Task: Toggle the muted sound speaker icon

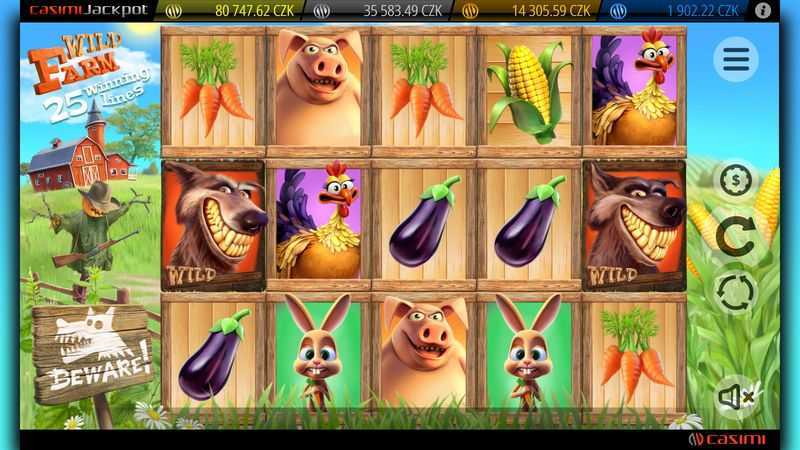Action: pos(737,397)
